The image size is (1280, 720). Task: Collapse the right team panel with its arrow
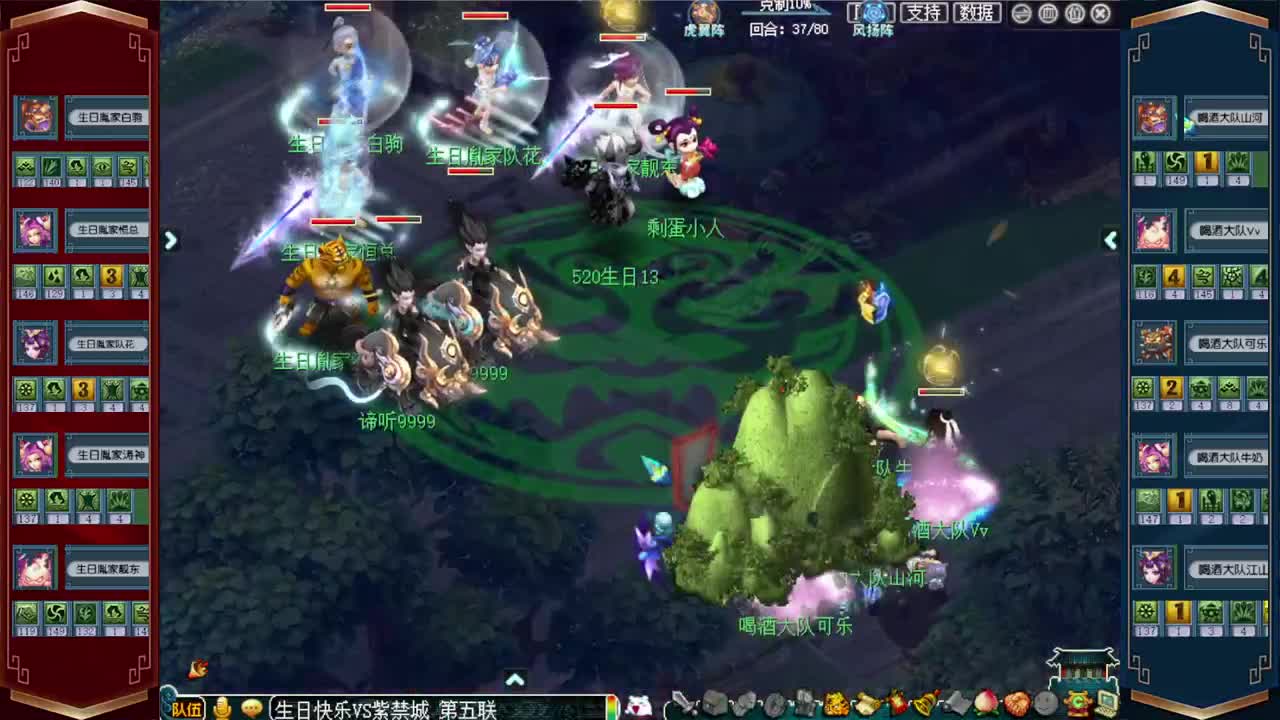(1110, 240)
